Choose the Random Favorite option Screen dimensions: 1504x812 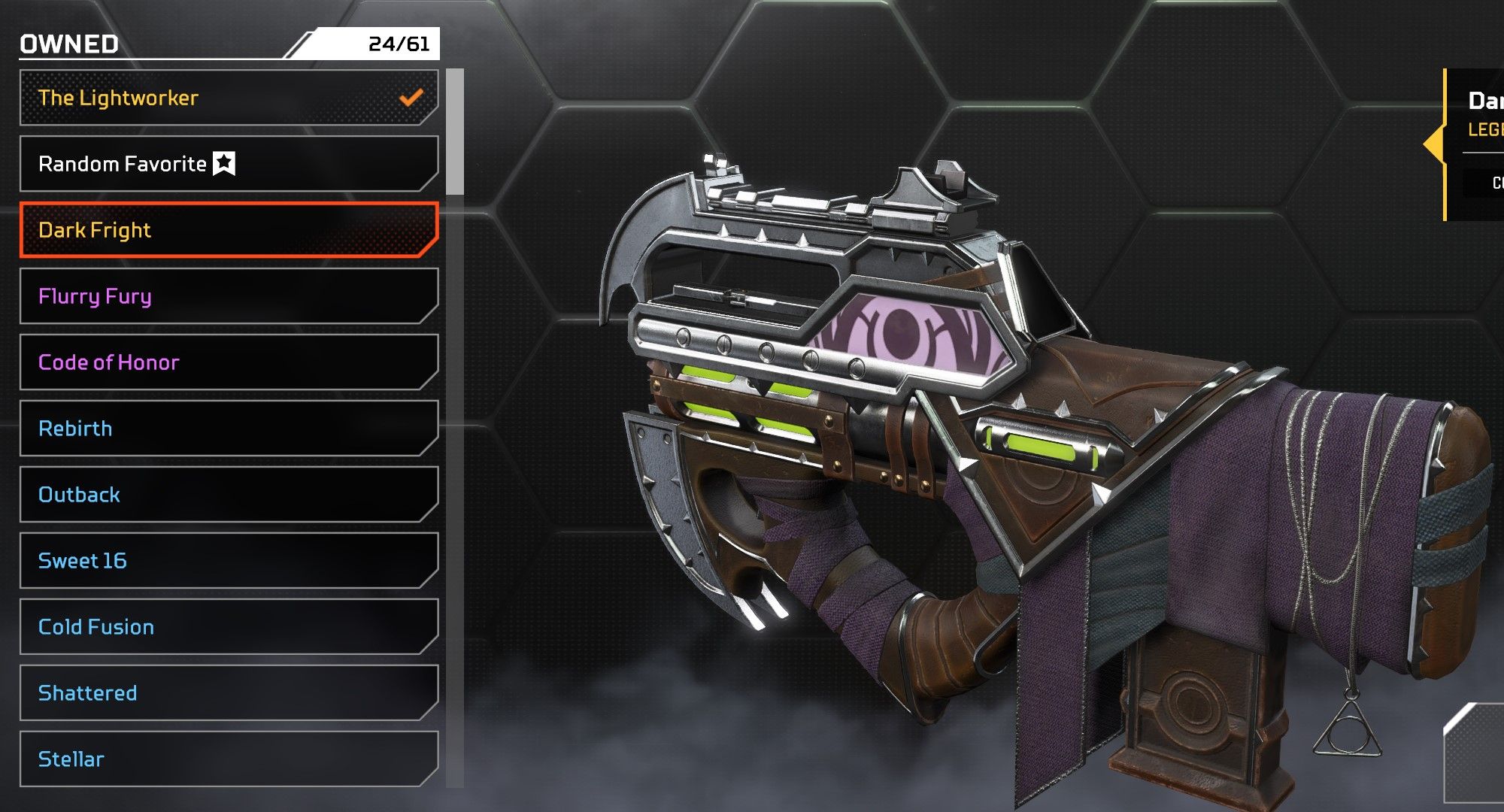tap(229, 164)
